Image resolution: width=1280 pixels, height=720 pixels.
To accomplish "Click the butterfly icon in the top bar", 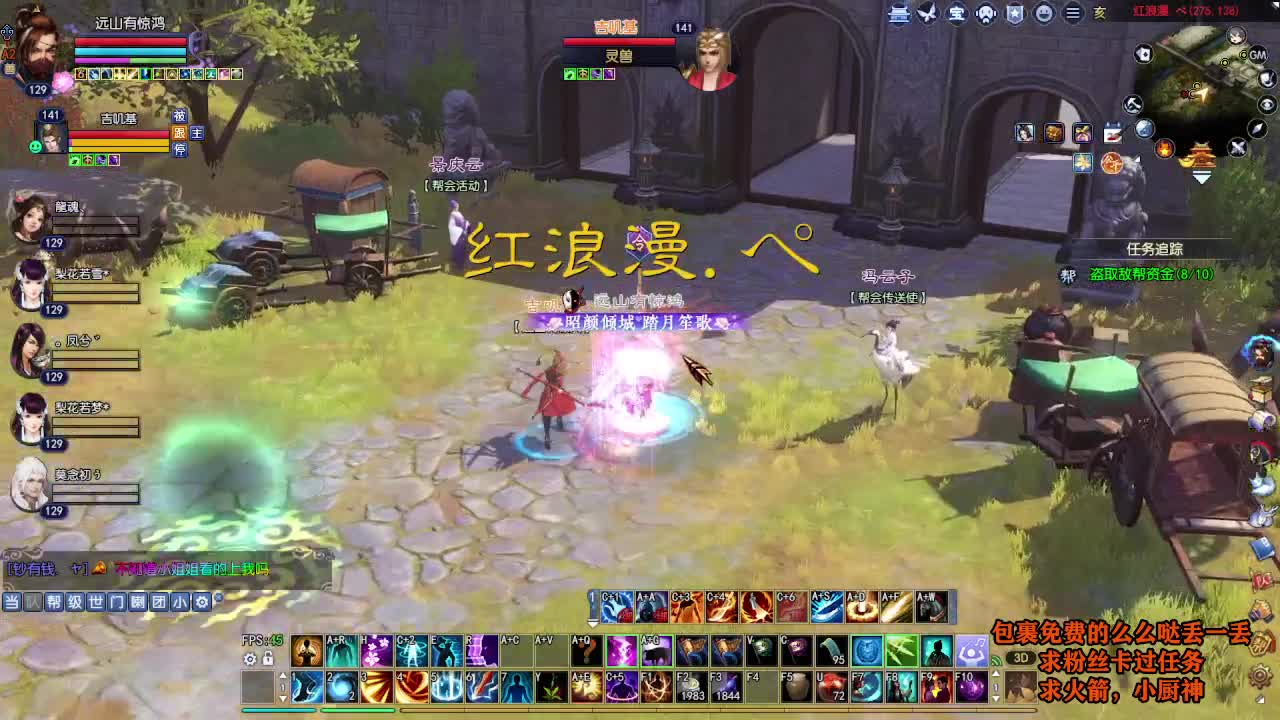I will click(x=928, y=12).
